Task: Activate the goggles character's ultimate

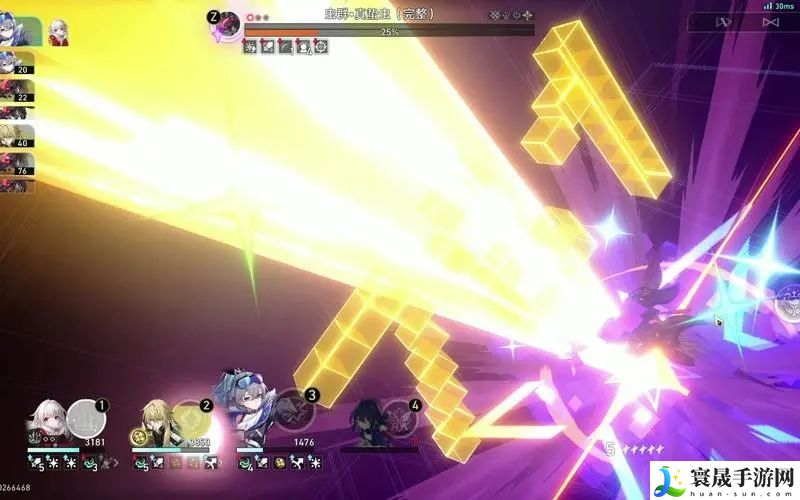Action: (293, 408)
